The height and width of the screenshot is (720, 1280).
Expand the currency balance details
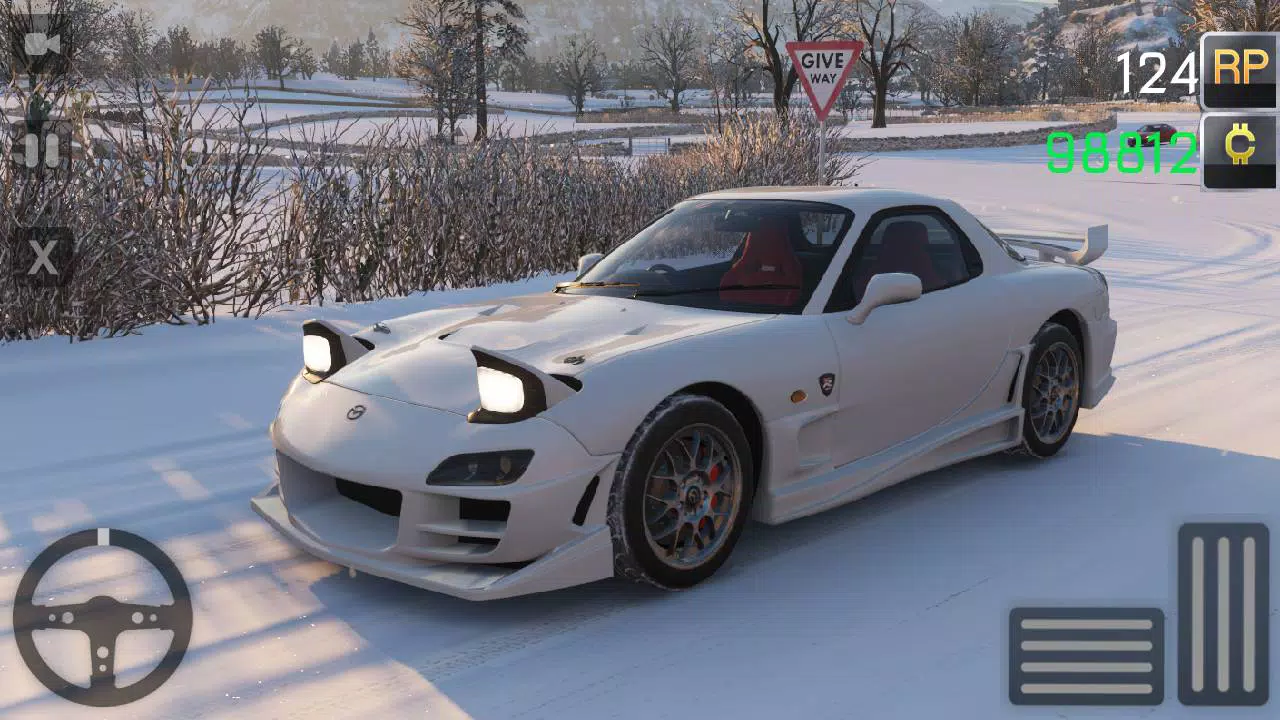coord(1238,150)
